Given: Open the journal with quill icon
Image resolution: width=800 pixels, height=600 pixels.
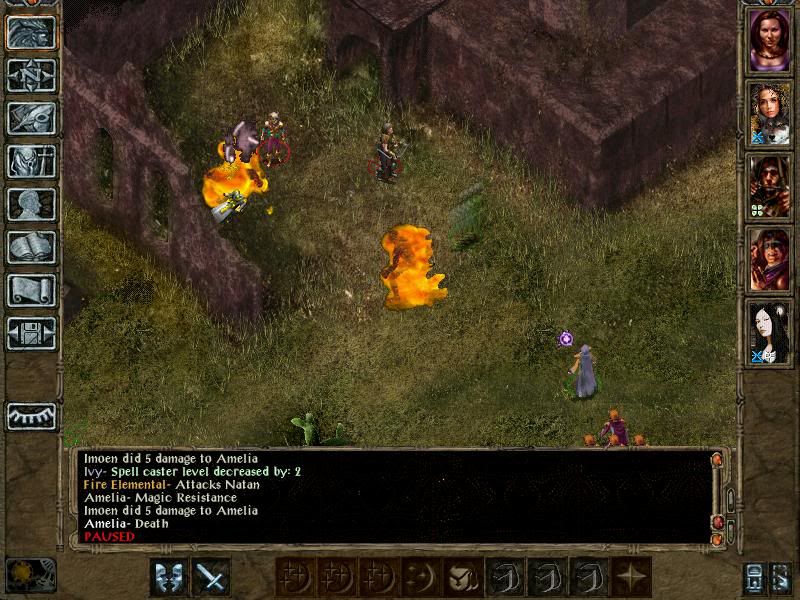Looking at the screenshot, I should tap(31, 118).
